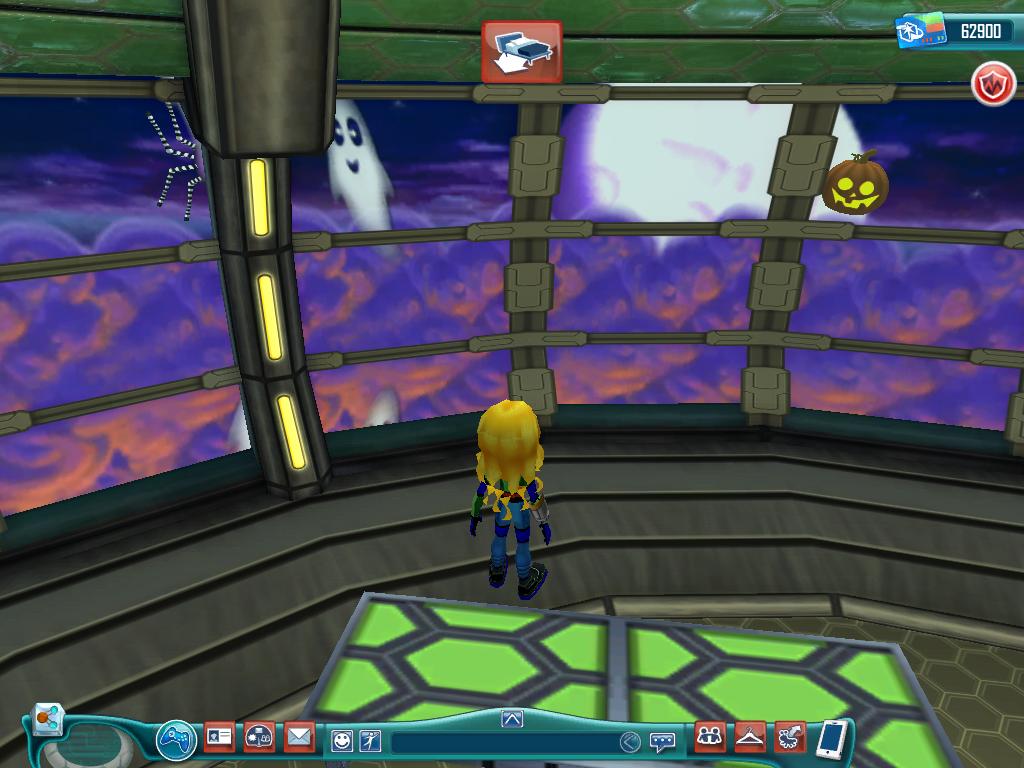Open the furniture placement bed button
The height and width of the screenshot is (768, 1024).
[x=521, y=51]
